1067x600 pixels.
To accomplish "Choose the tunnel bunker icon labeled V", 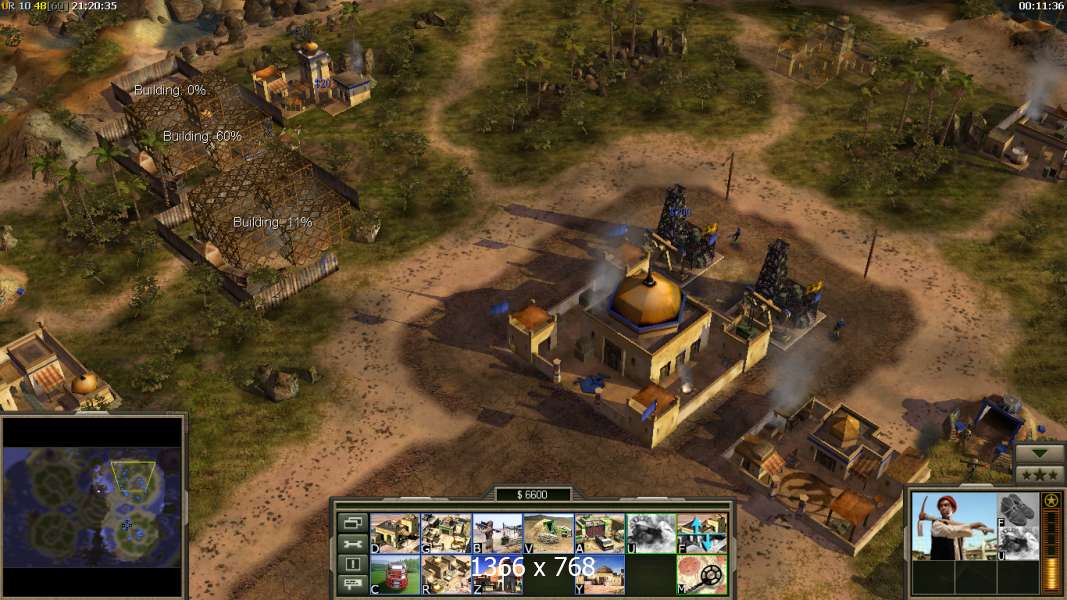I will click(548, 533).
